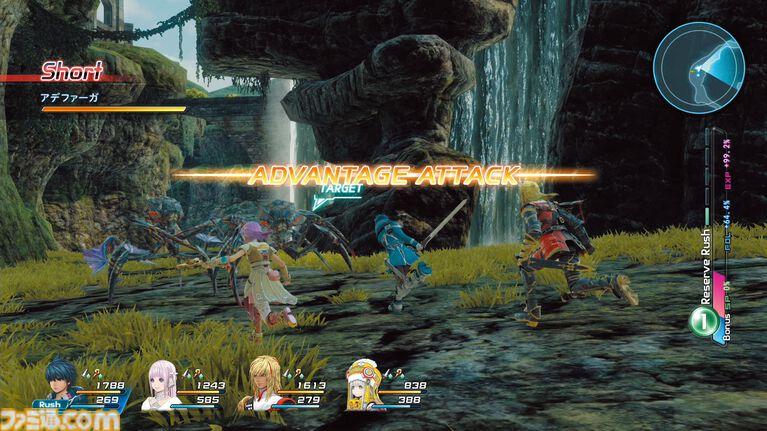
Task: Activate the green Reserve Rush orb
Action: point(702,322)
